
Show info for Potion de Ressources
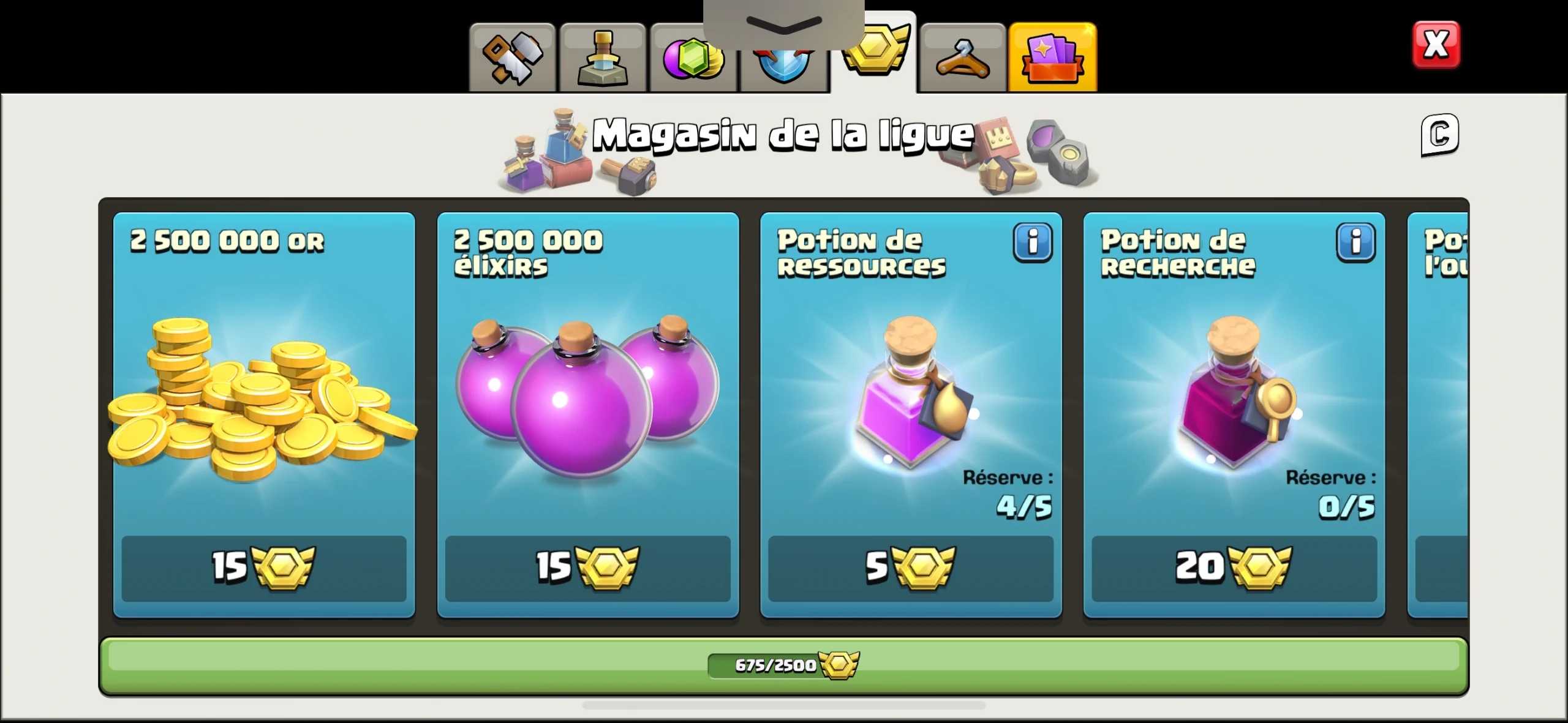click(1033, 242)
